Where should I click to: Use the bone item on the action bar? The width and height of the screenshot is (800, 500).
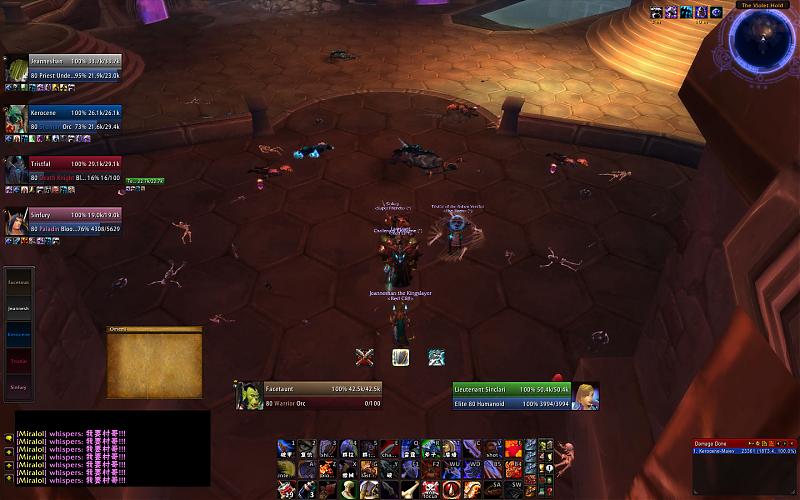(410, 489)
